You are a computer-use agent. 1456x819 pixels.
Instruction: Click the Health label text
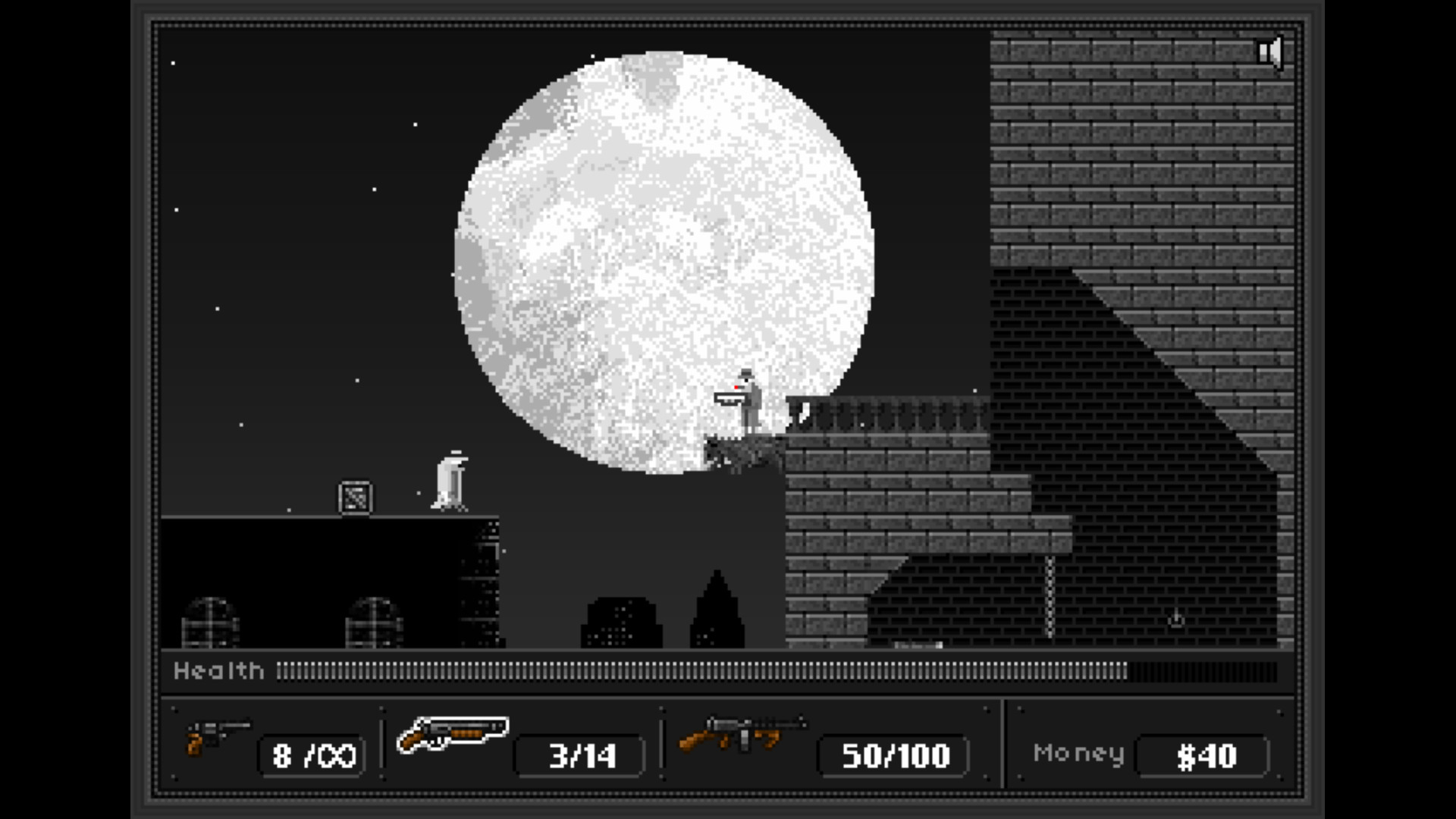point(219,670)
